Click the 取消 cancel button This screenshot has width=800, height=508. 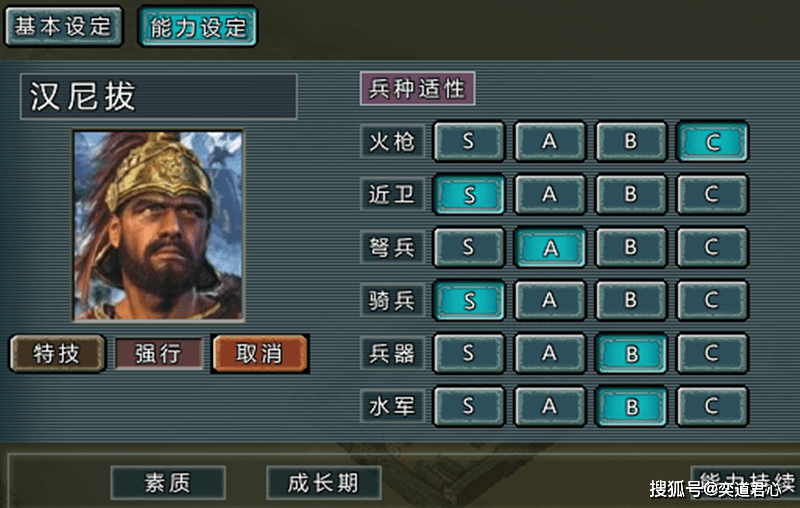point(259,353)
